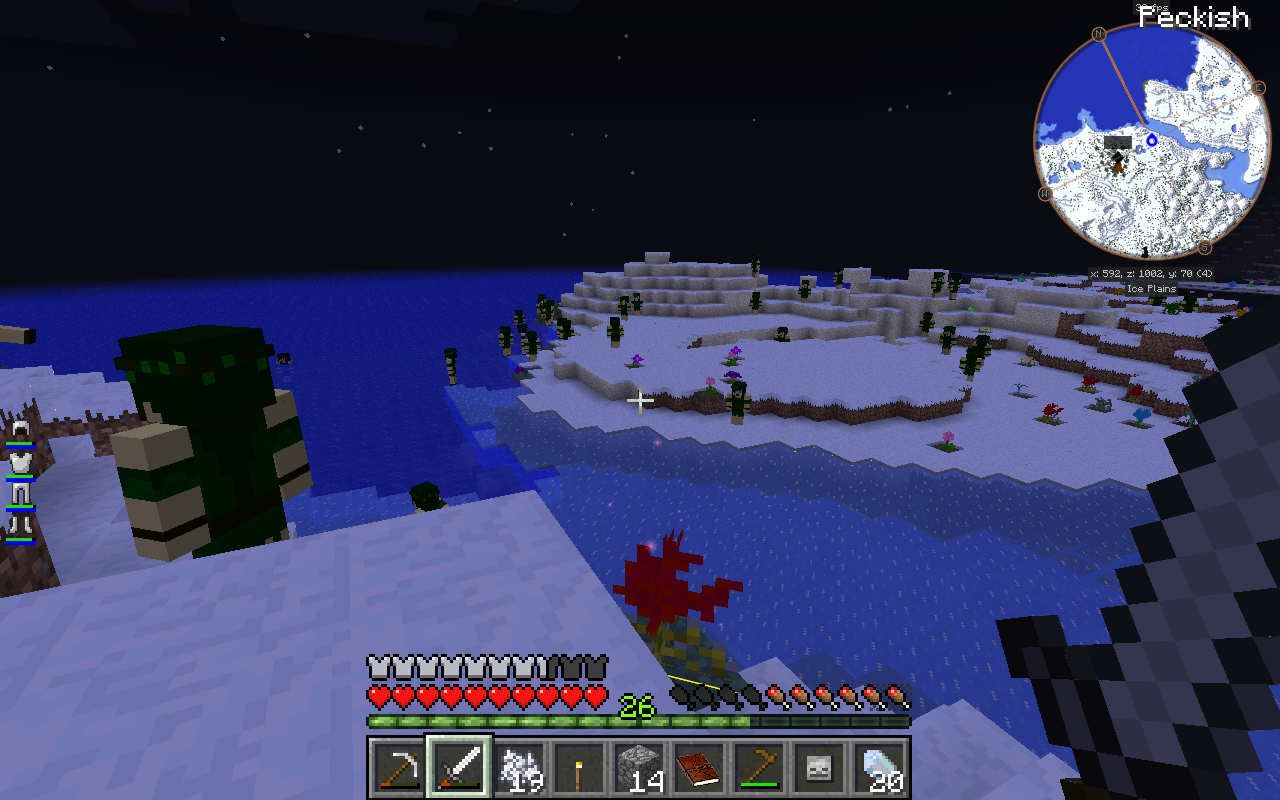The width and height of the screenshot is (1280, 800).
Task: Pick the cobblestone stack of 14
Action: tap(639, 769)
